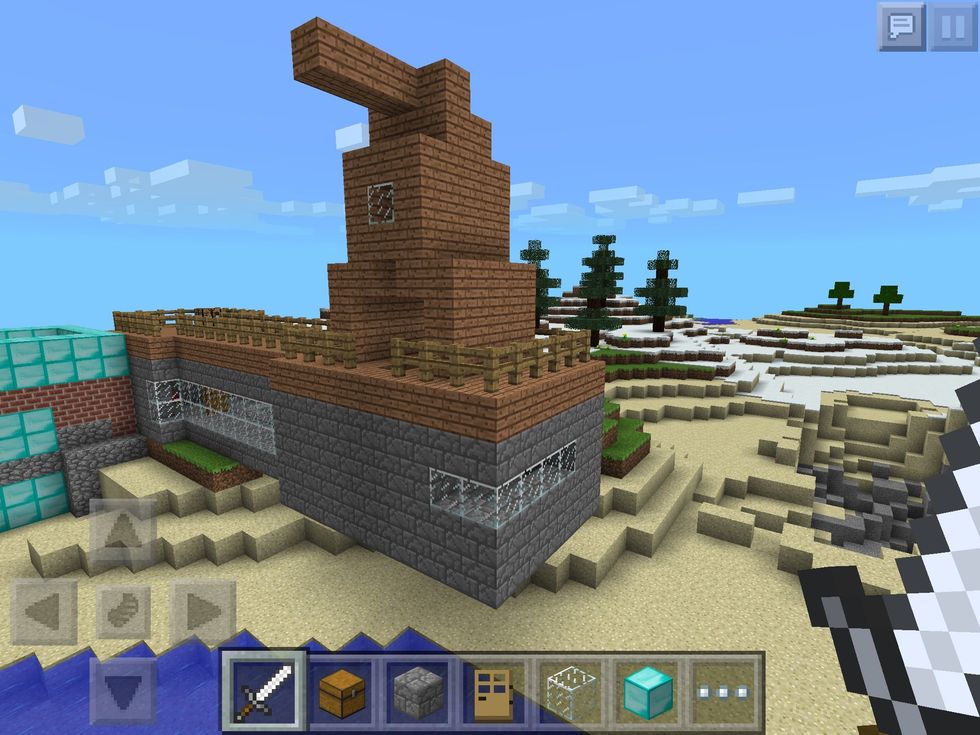Switch to the glass block slot
980x735 pixels.
tap(571, 690)
